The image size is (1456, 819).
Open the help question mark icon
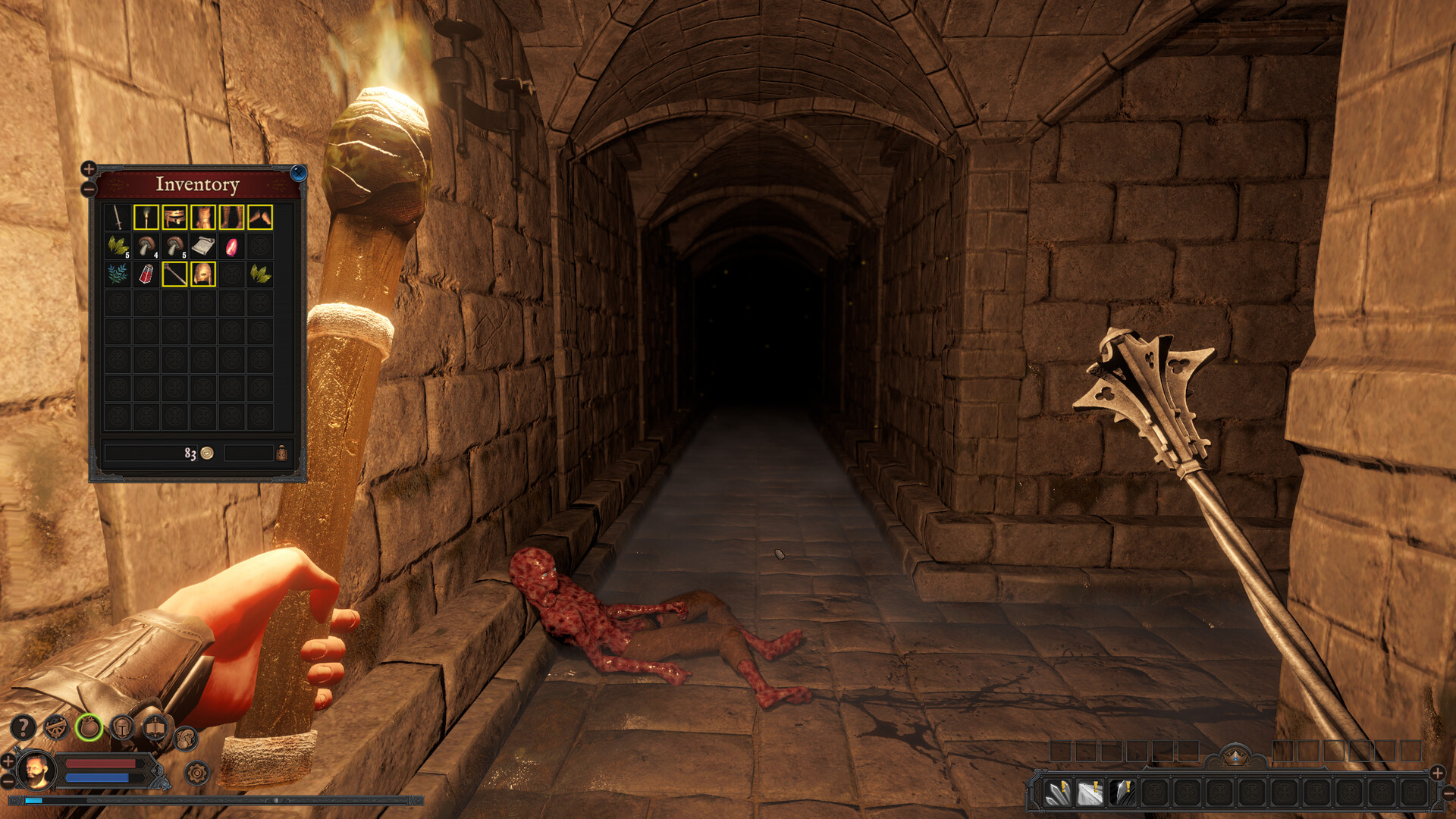pyautogui.click(x=23, y=726)
